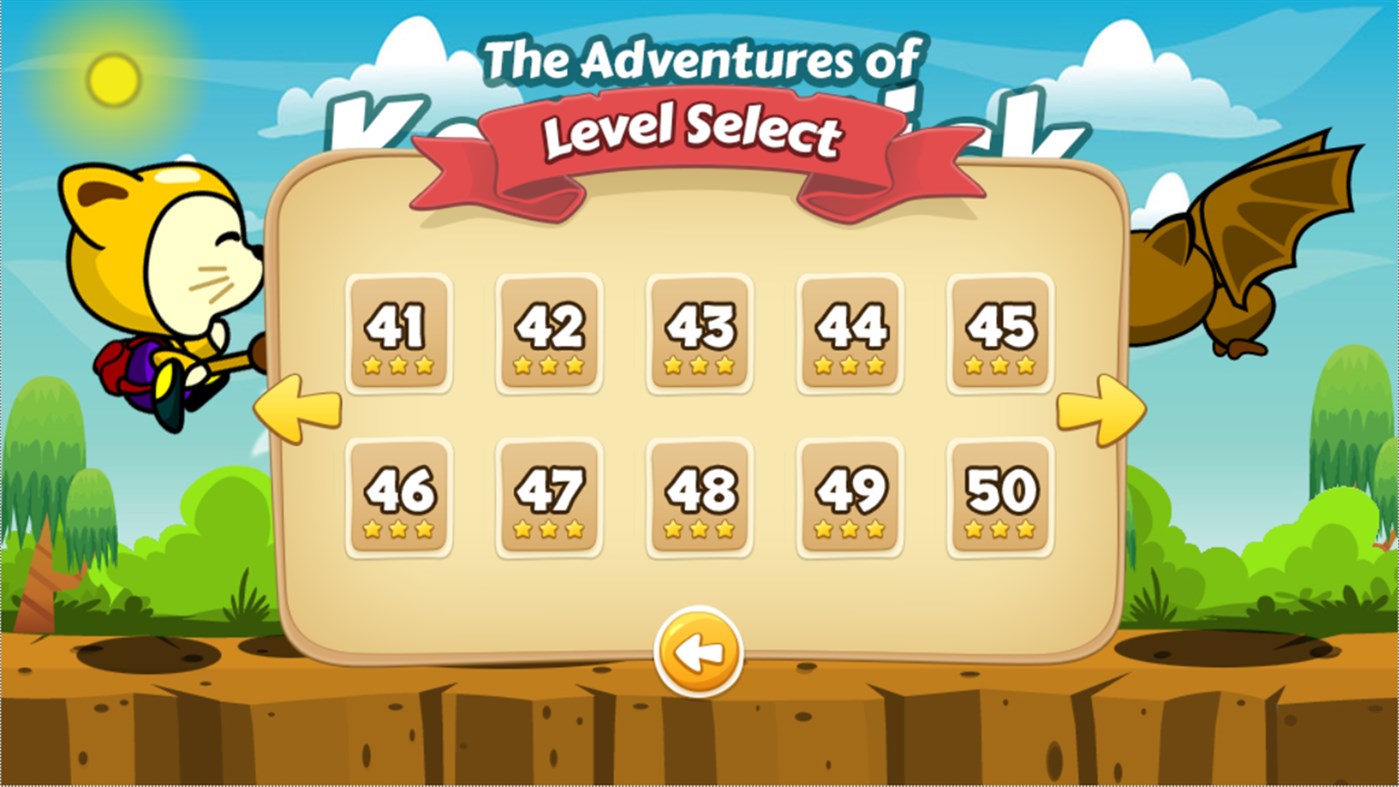Click the star rating beneath level 50
Image resolution: width=1399 pixels, height=787 pixels.
[x=998, y=527]
